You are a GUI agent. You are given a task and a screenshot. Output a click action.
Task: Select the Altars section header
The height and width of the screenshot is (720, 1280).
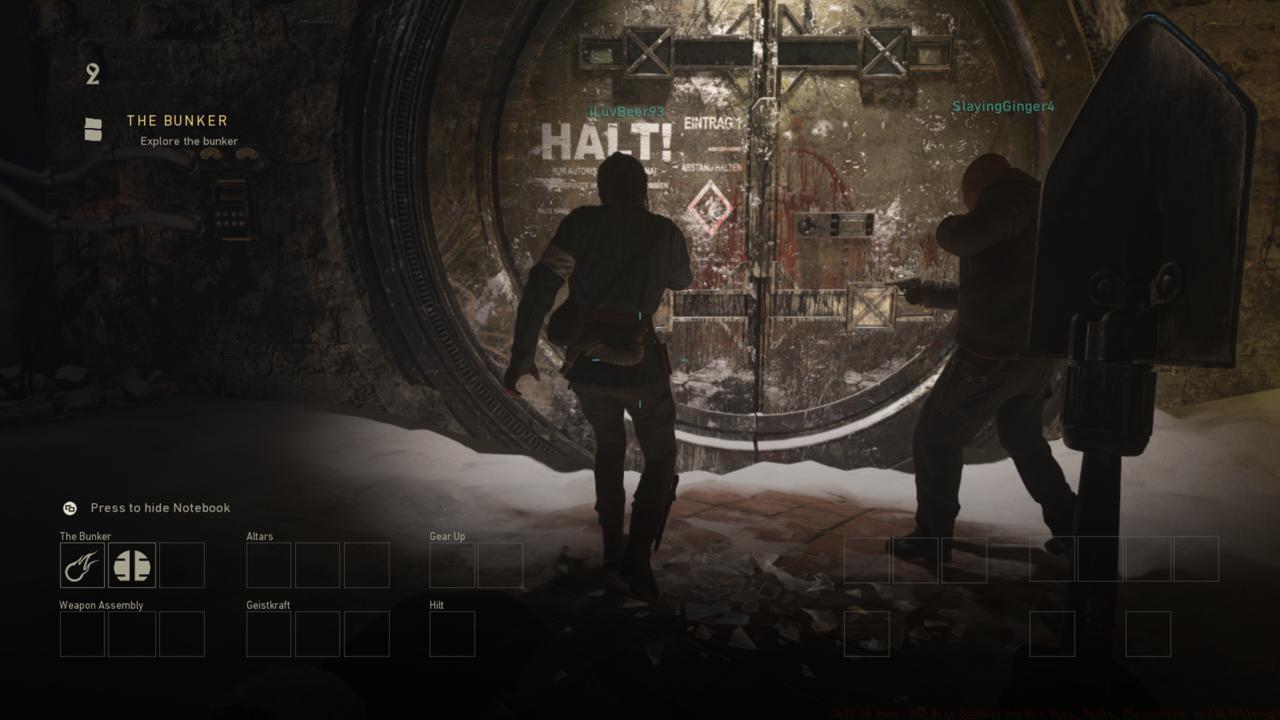pos(259,536)
